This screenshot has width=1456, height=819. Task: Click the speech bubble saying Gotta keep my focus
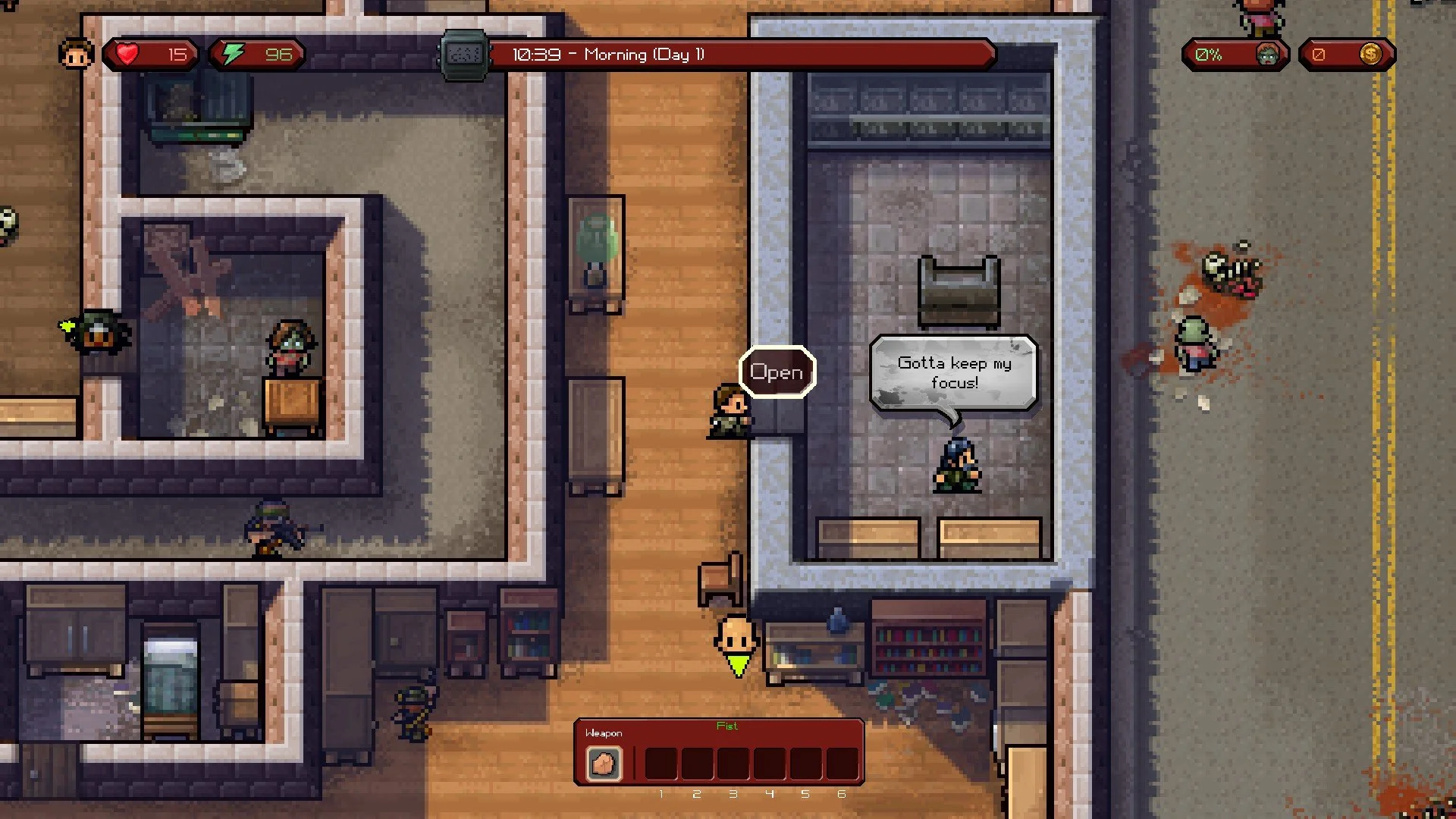[954, 373]
